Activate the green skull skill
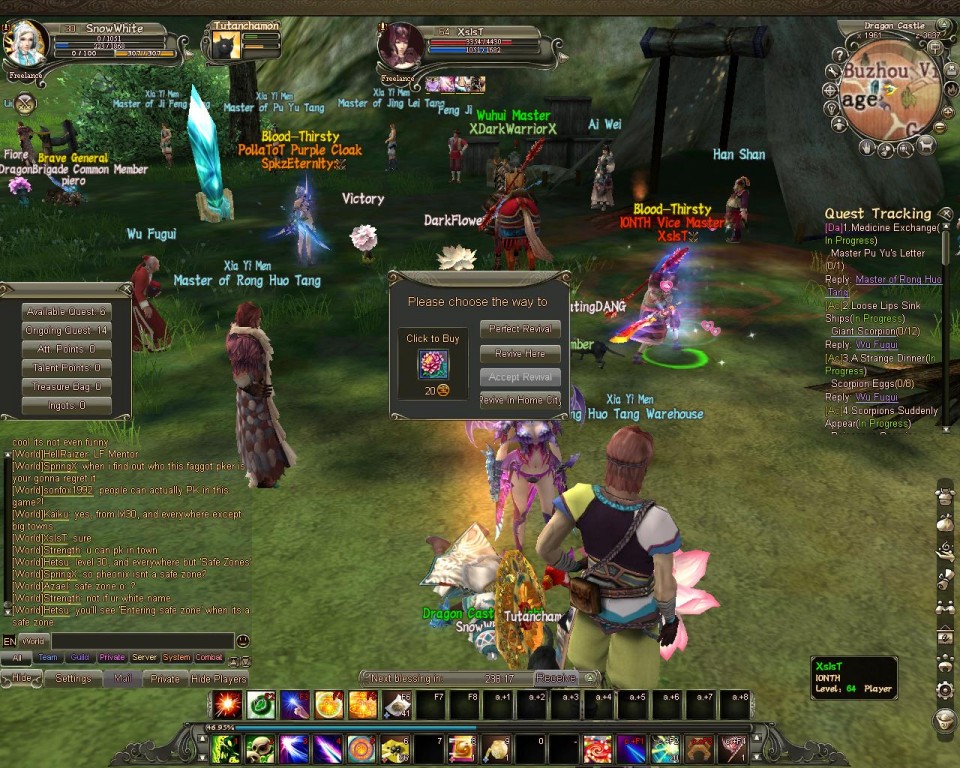The image size is (960, 768). [260, 748]
